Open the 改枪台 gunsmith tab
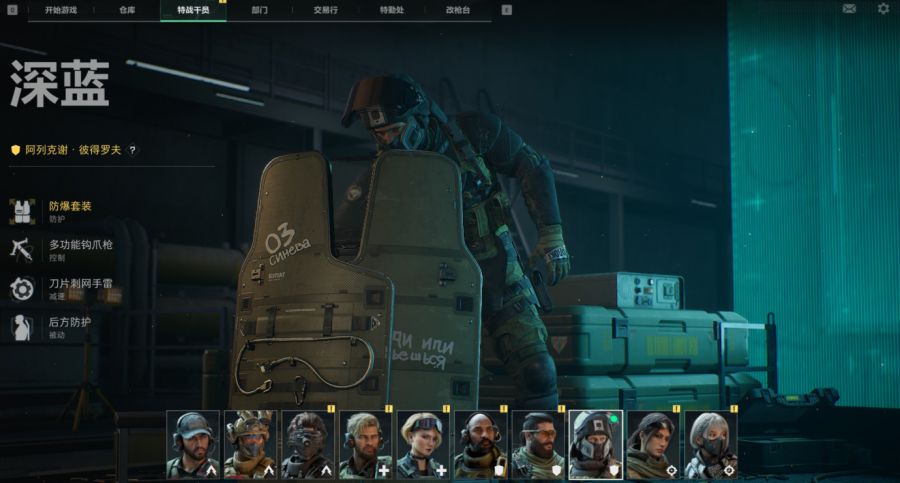The width and height of the screenshot is (900, 483). coord(457,9)
